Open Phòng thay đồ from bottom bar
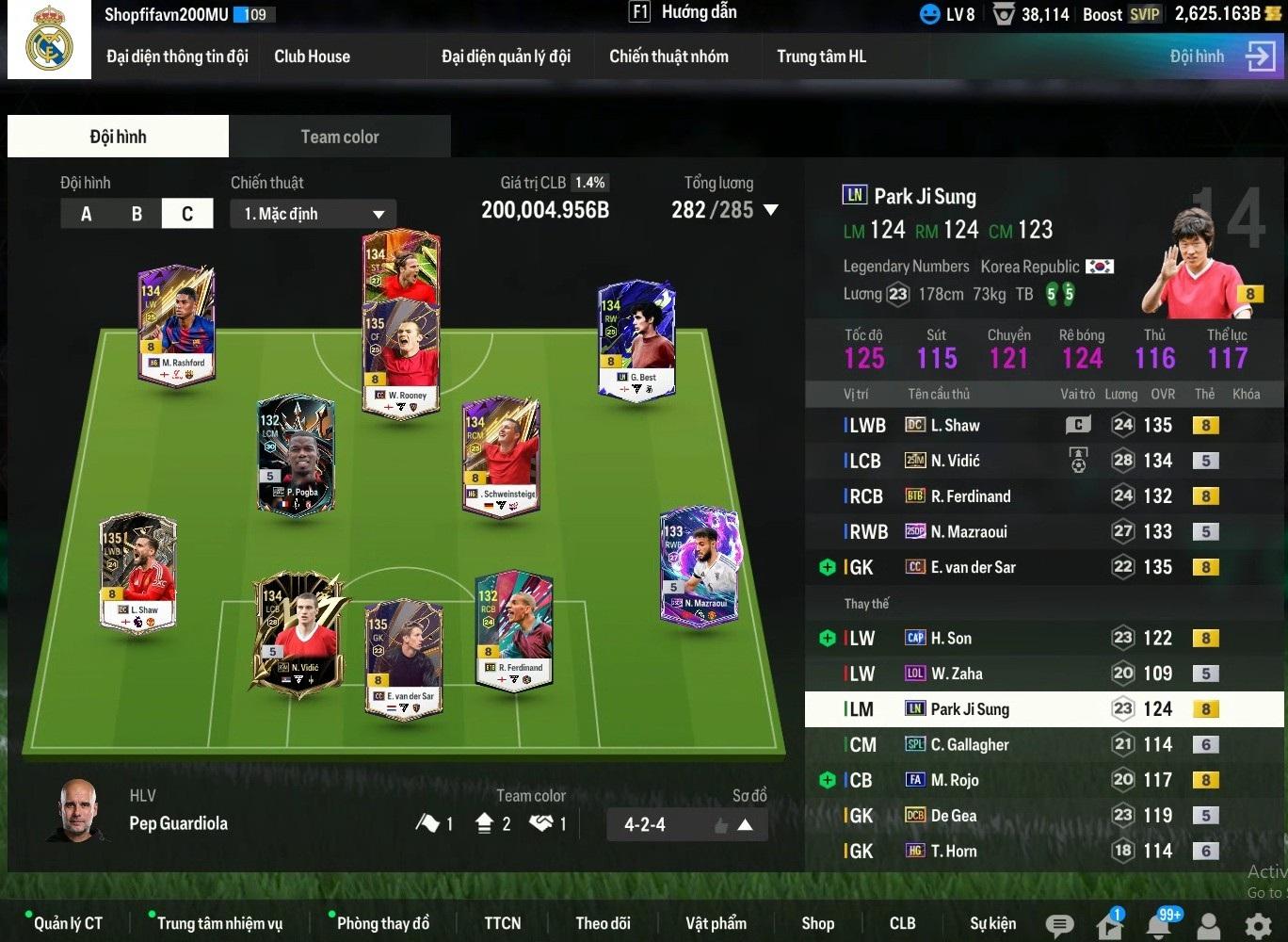1288x942 pixels. point(382,923)
